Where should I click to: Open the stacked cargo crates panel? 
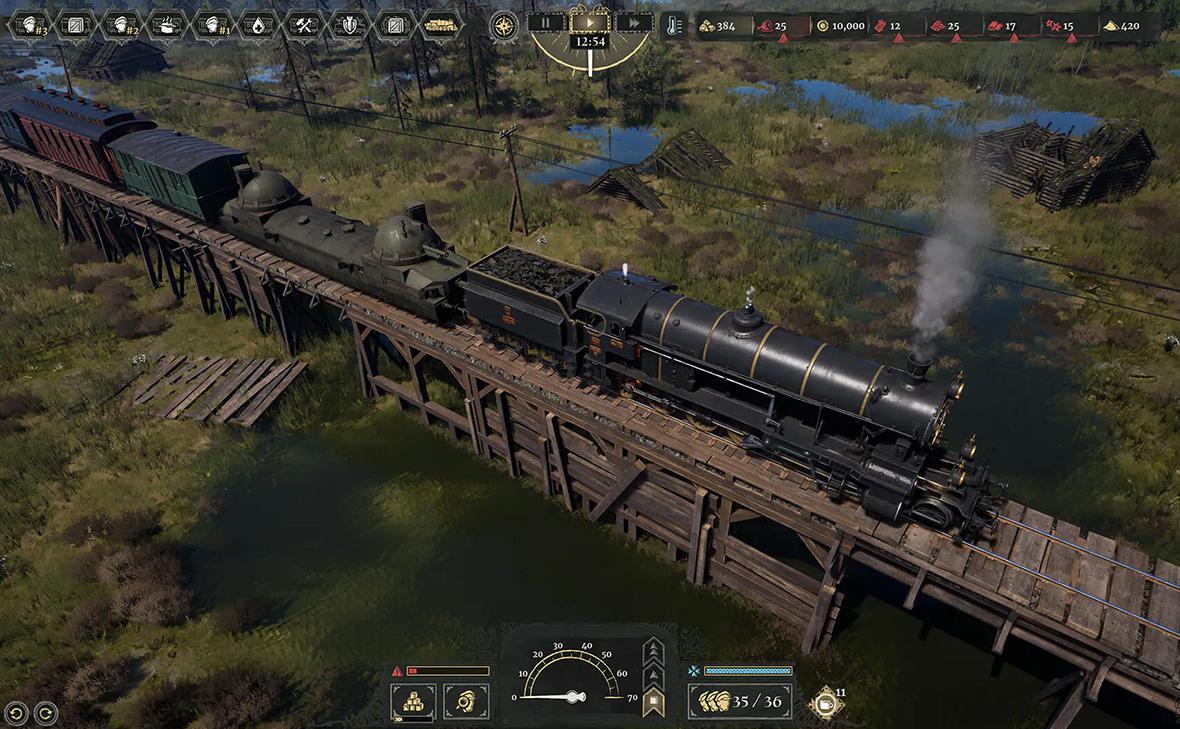tap(413, 701)
